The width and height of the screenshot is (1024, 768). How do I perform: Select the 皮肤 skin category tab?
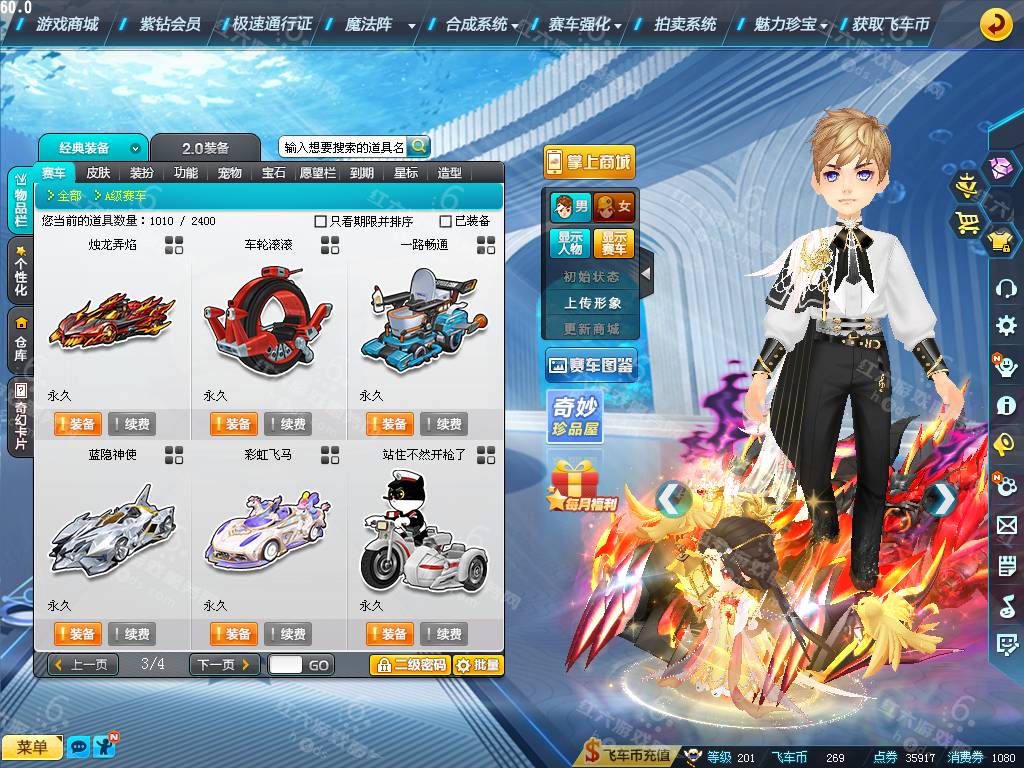(98, 173)
